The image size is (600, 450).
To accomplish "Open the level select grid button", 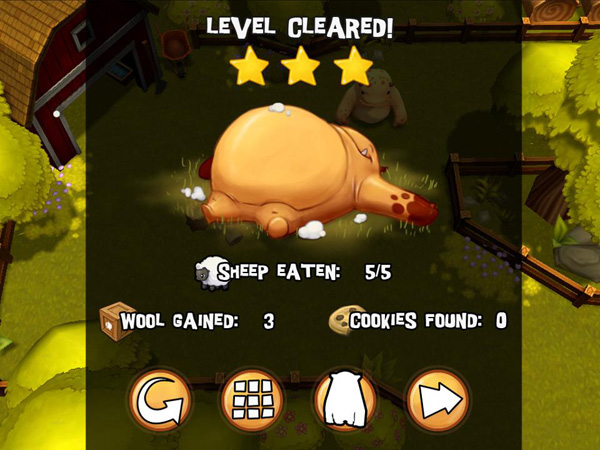I will click(x=253, y=400).
